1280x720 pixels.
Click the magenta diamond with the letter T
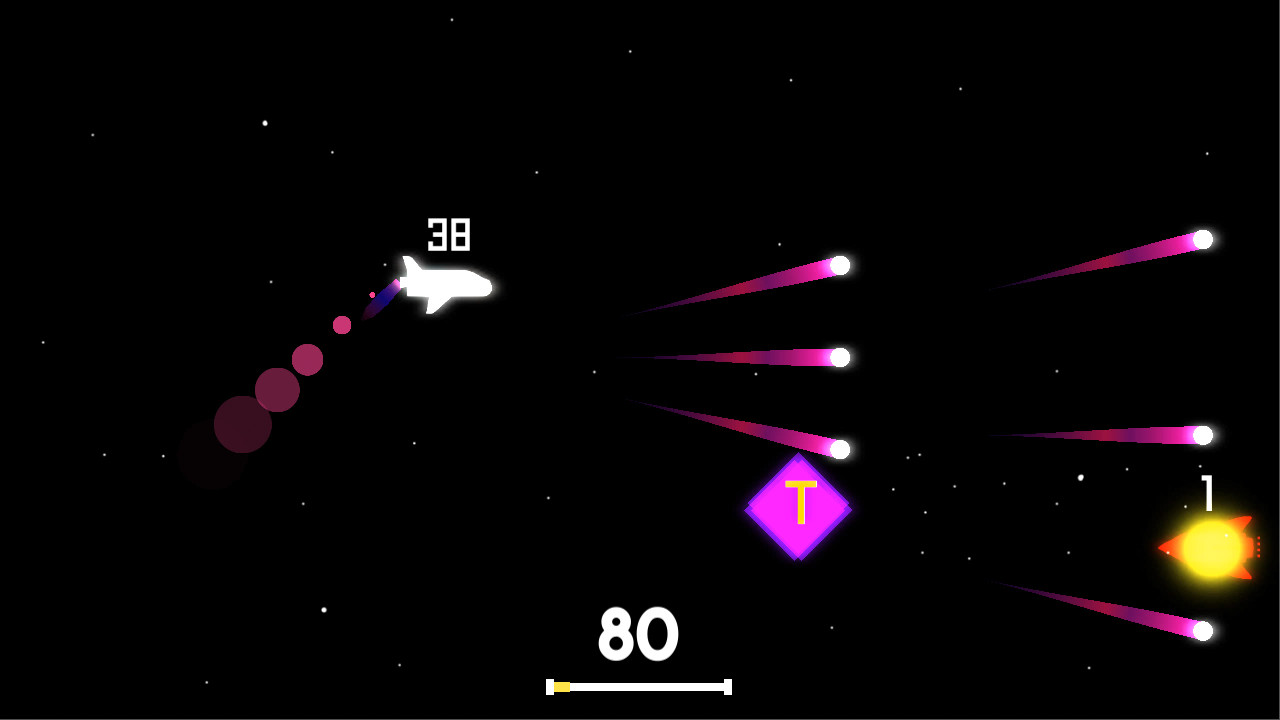point(798,505)
